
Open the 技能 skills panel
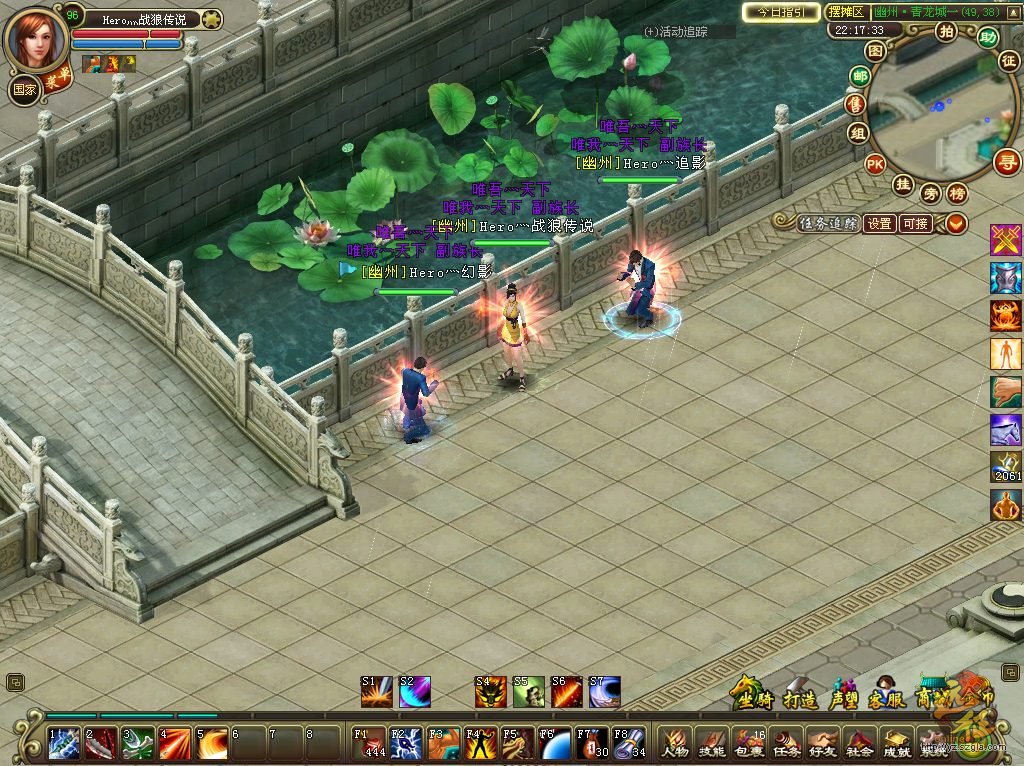pyautogui.click(x=711, y=743)
